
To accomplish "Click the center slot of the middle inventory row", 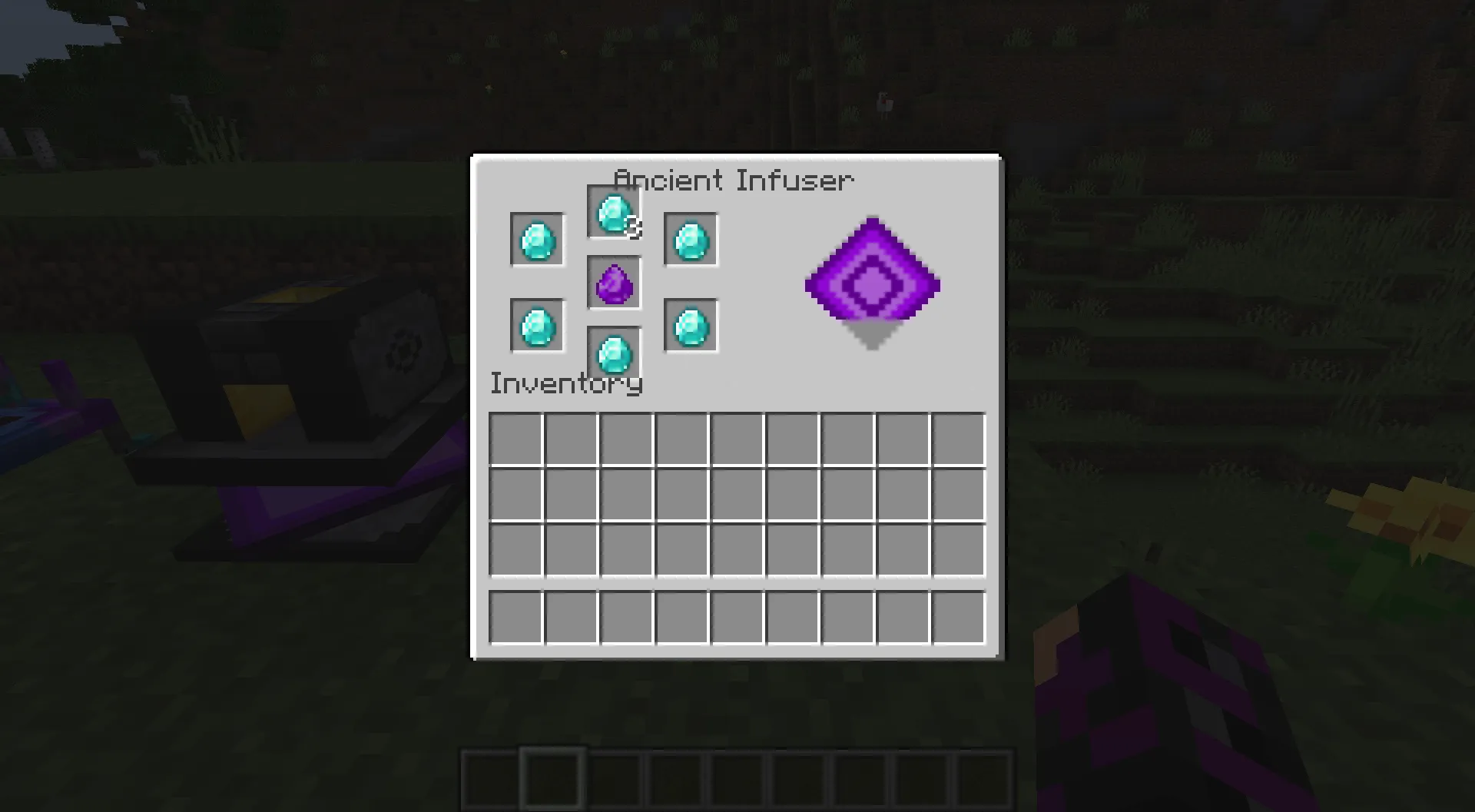I will [737, 495].
